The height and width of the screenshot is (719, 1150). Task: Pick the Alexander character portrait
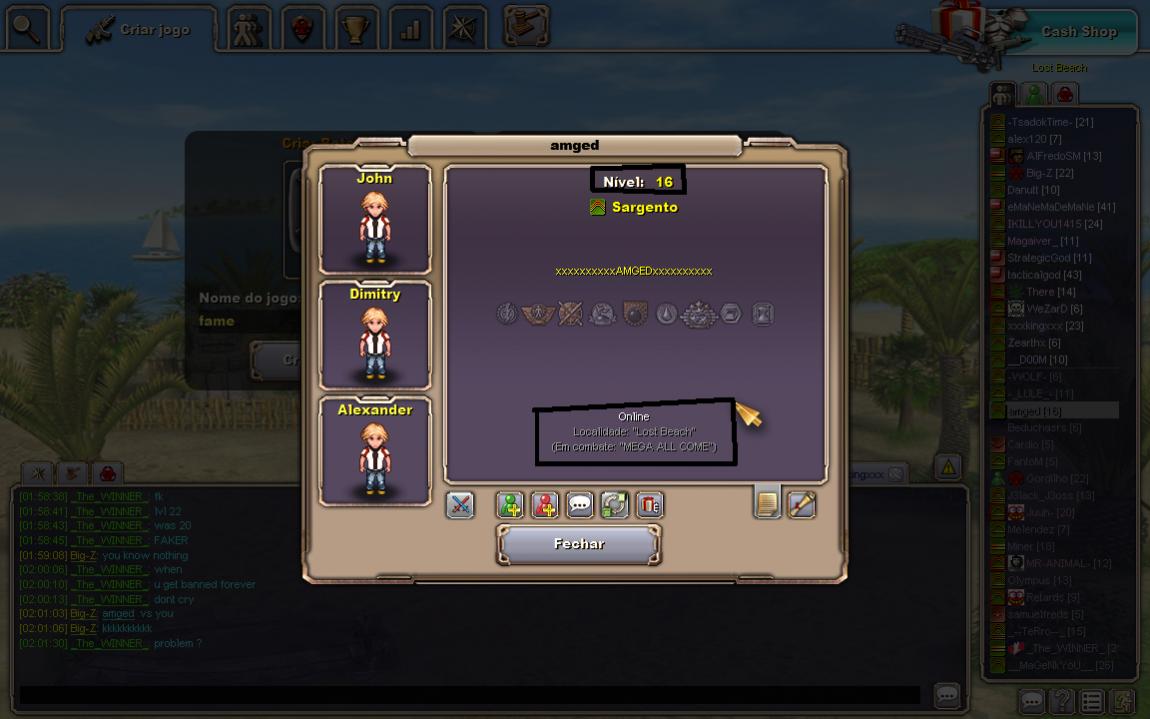tap(375, 451)
